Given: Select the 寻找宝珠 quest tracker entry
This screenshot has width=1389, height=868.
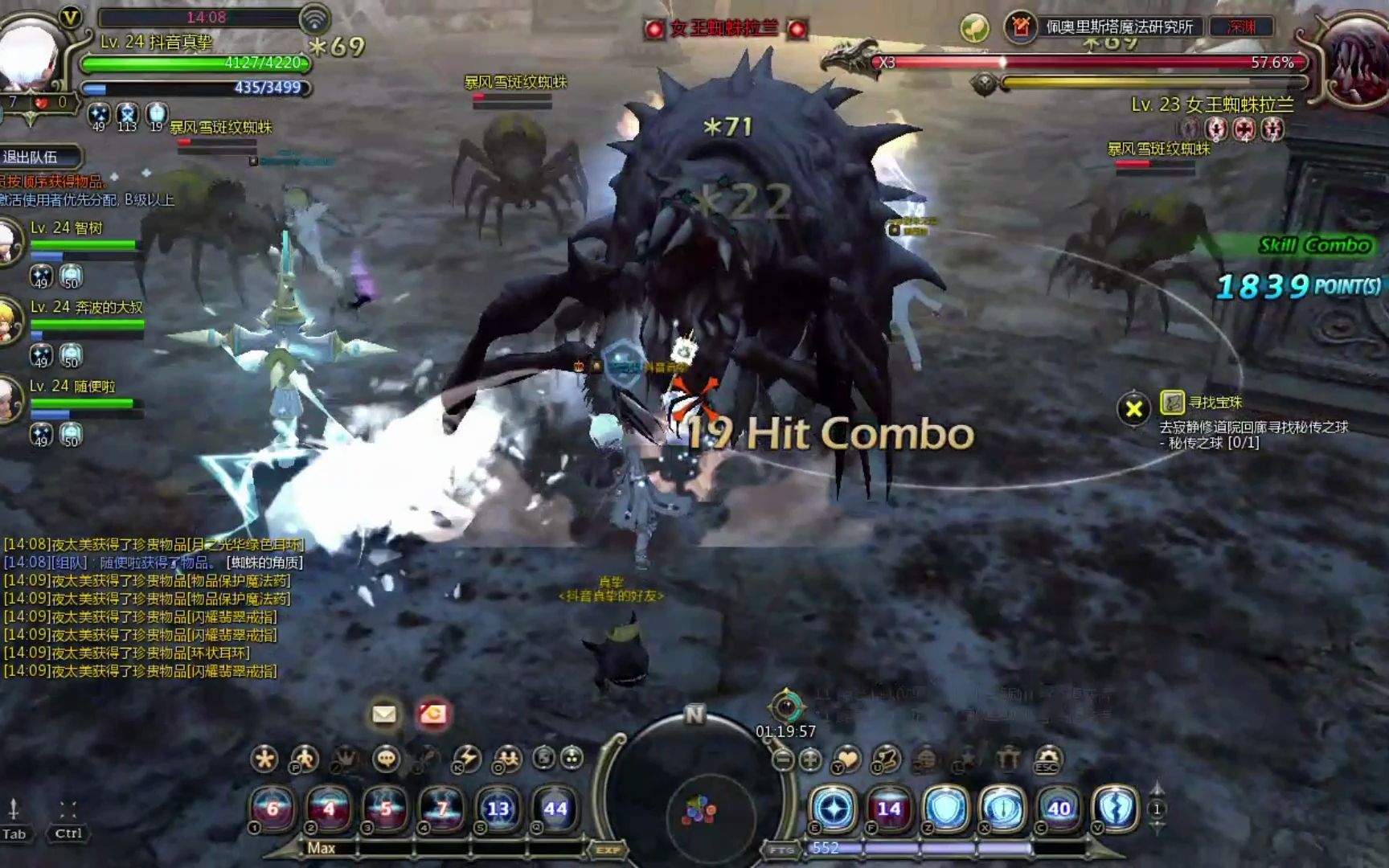Looking at the screenshot, I should coord(1215,402).
